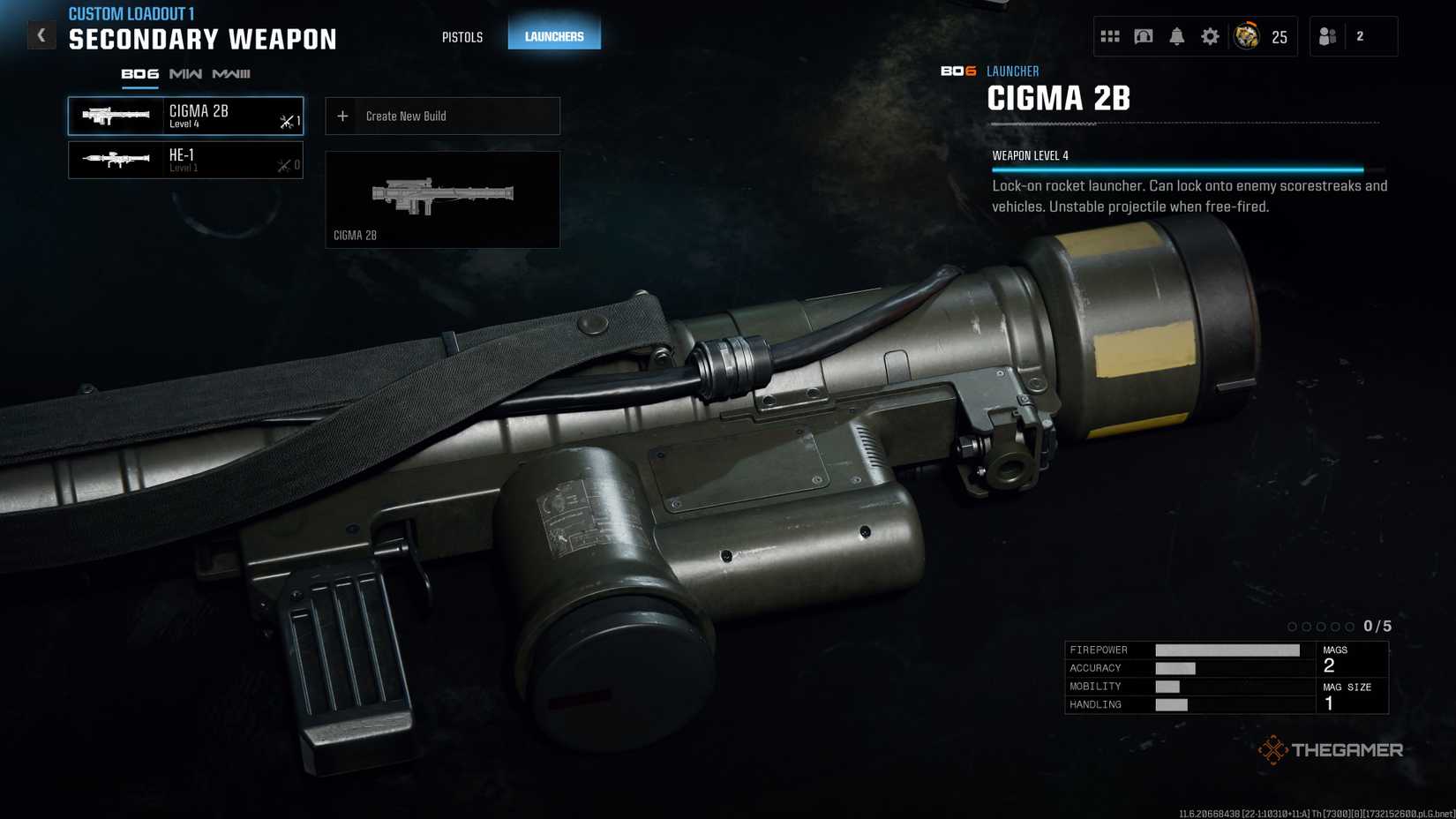Open the 0/5 camo challenge tracker

tap(1340, 626)
